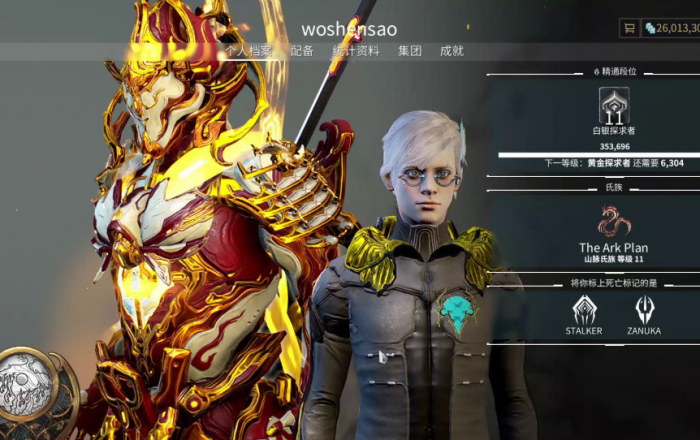Click the Stalker death mark icon

coord(585,311)
